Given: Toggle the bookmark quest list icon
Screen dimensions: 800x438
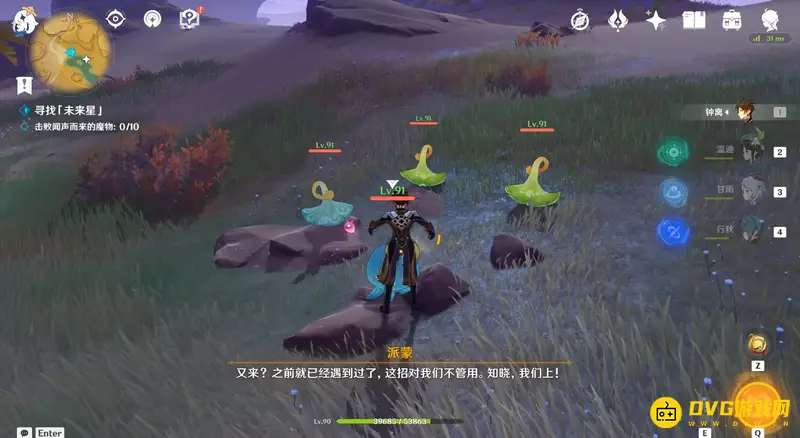Looking at the screenshot, I should (25, 87).
